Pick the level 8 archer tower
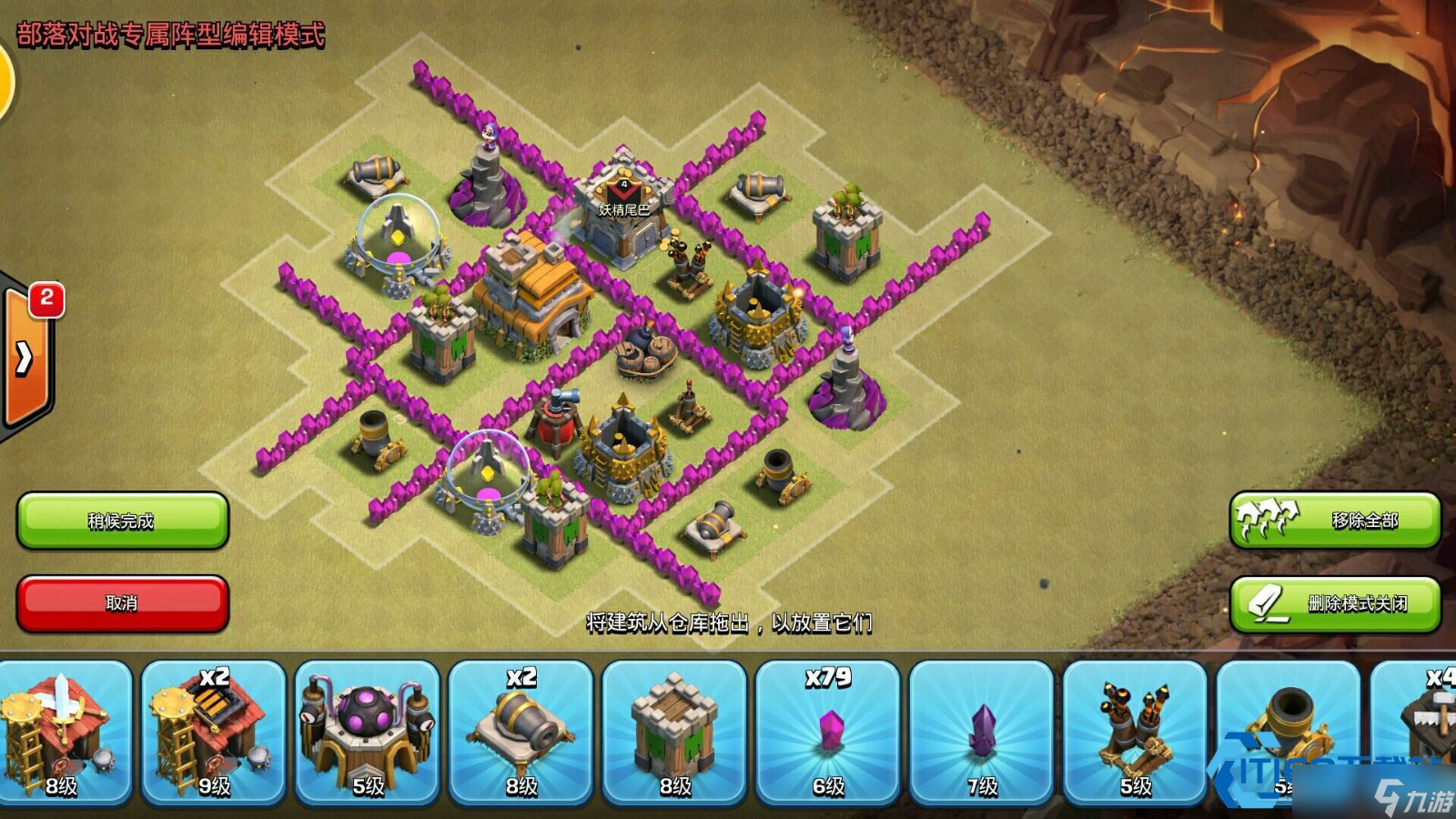The image size is (1456, 819). [x=674, y=733]
